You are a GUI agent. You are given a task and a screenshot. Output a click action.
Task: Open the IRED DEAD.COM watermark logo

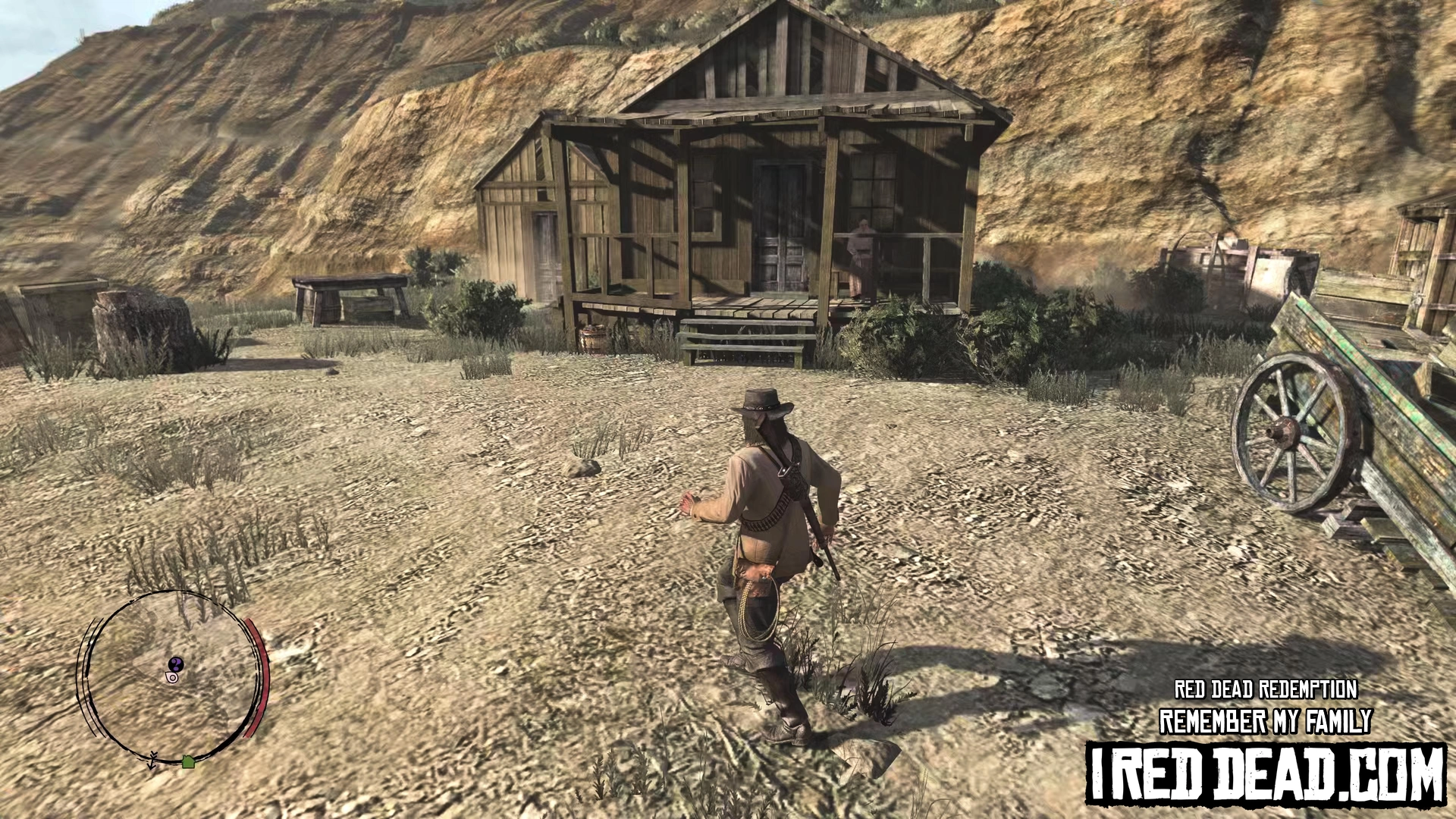click(1265, 773)
